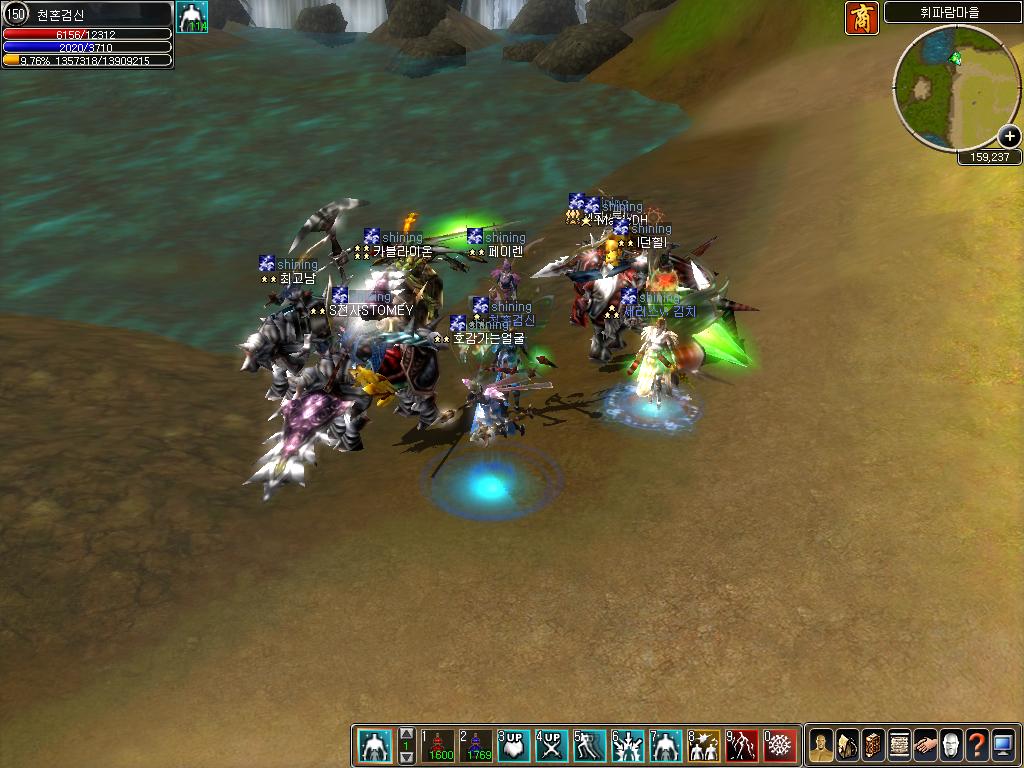Cast the burst figure skill in slot 6
This screenshot has height=768, width=1024.
[627, 746]
